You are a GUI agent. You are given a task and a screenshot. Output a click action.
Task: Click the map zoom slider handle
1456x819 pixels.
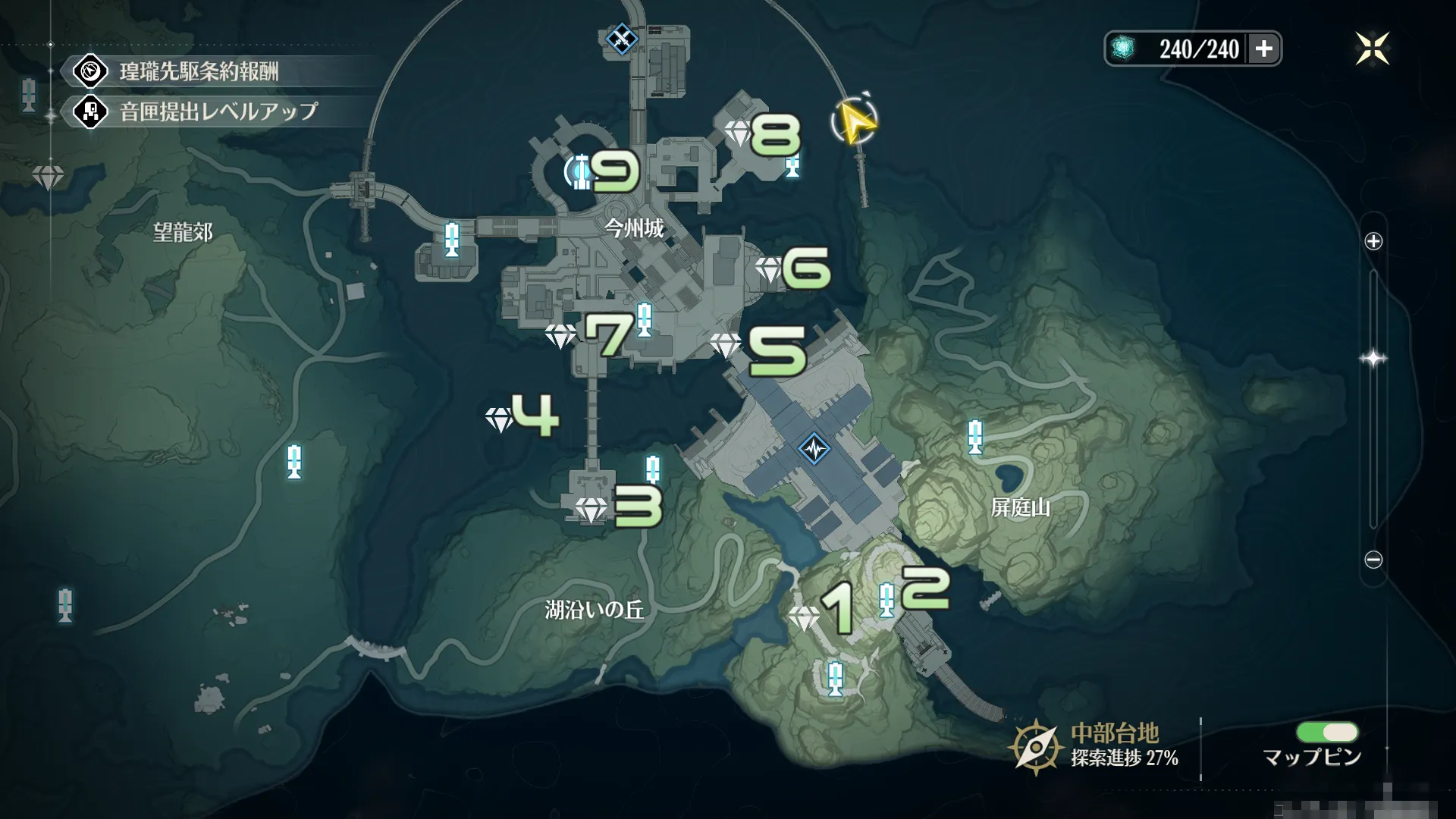(x=1373, y=359)
